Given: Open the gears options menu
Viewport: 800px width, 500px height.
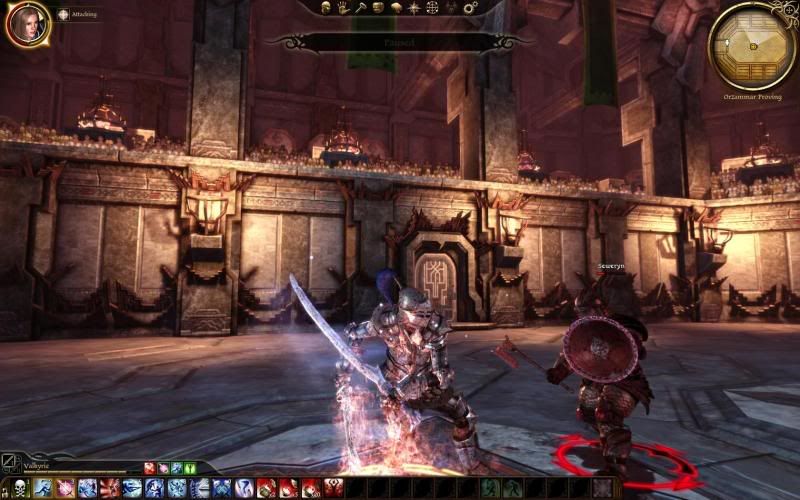Looking at the screenshot, I should 470,7.
